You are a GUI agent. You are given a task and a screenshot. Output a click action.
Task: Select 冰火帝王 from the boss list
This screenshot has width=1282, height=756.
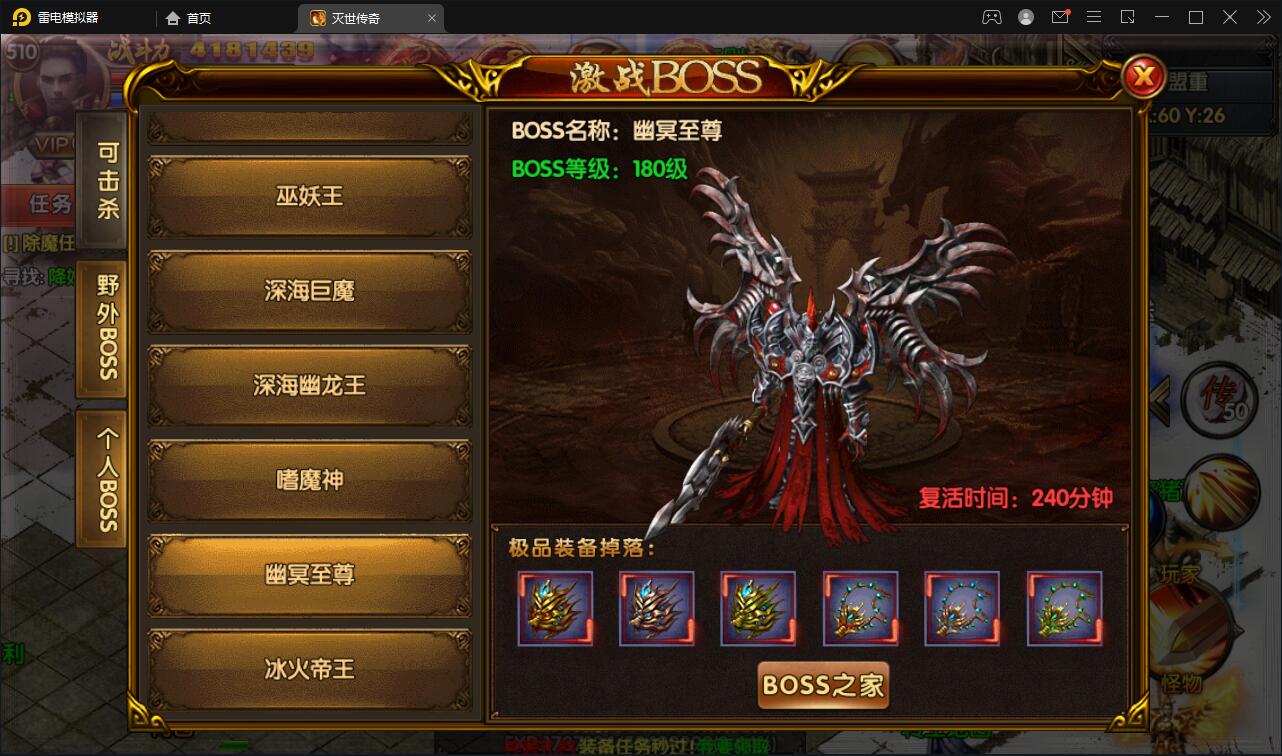click(x=308, y=668)
